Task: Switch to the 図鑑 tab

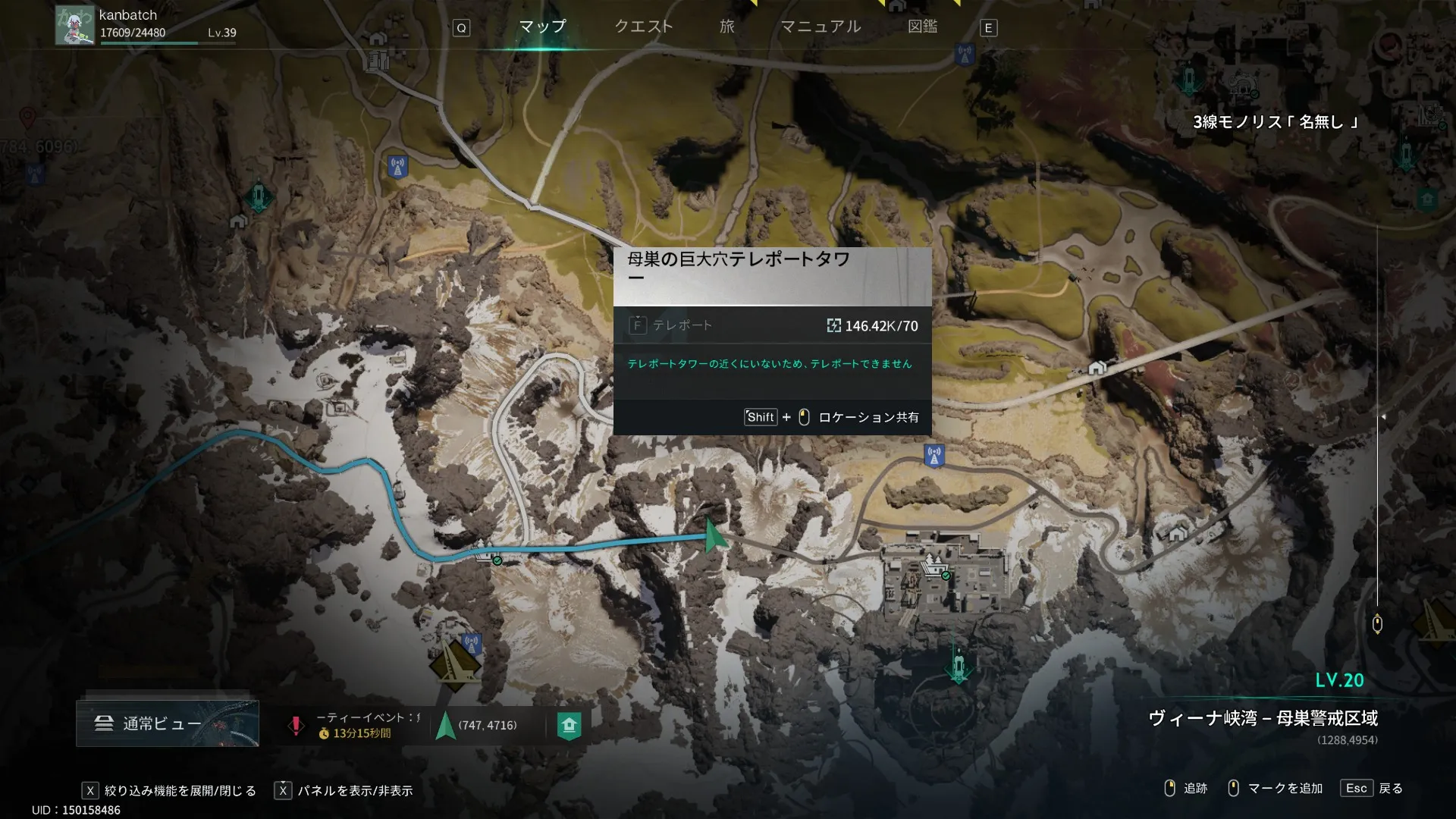Action: point(922,27)
